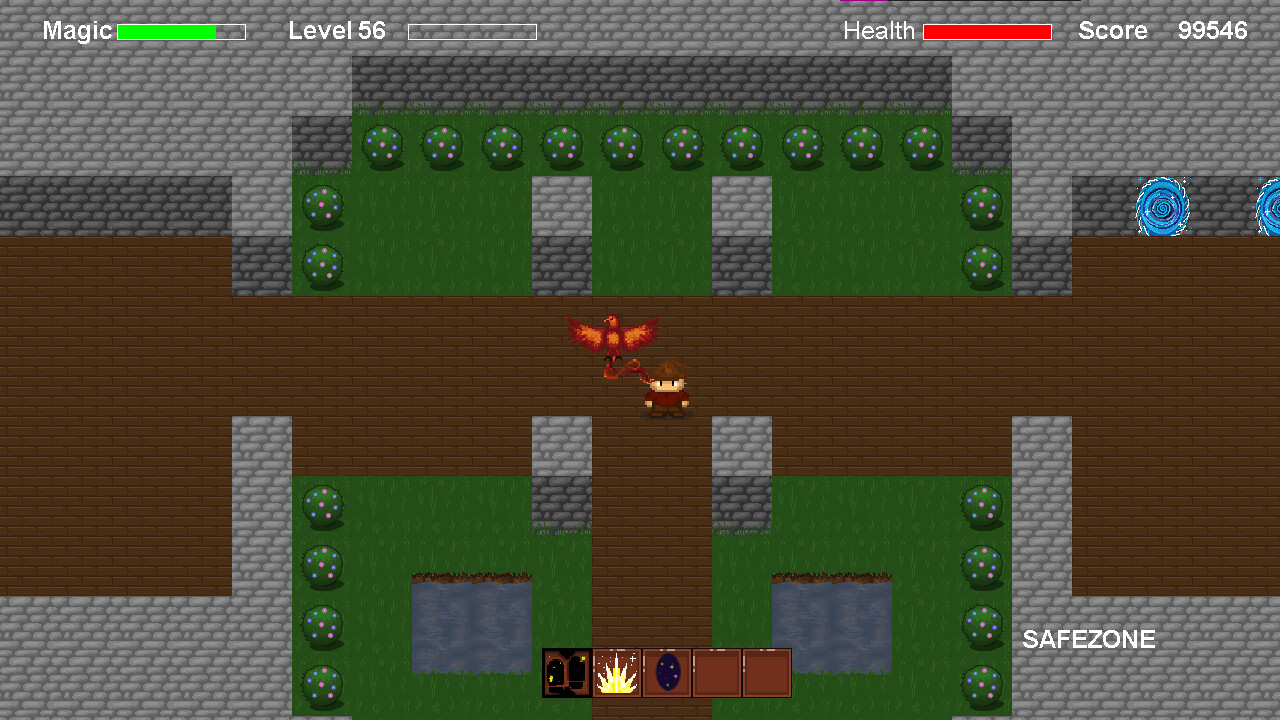Image resolution: width=1280 pixels, height=720 pixels.
Task: Click the last empty hotbar slot
Action: 765,672
